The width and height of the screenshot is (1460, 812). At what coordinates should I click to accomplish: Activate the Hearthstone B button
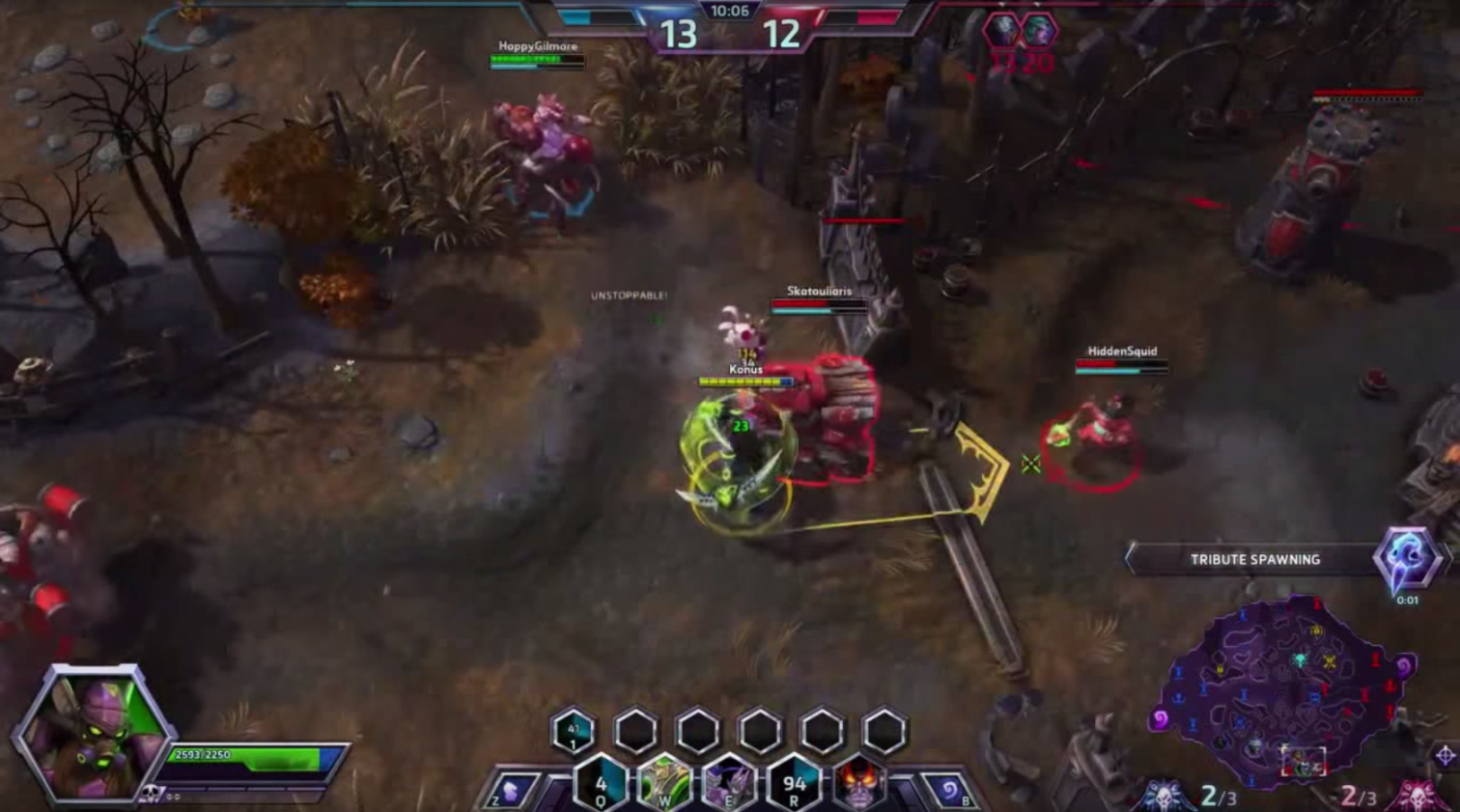950,792
